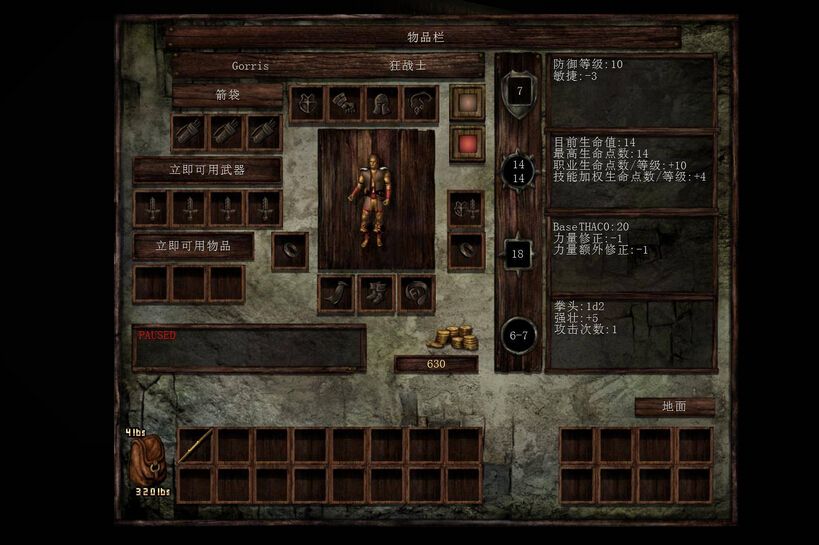Viewport: 819px width, 545px height.
Task: Select the armor equipment slot
Action: [307, 103]
